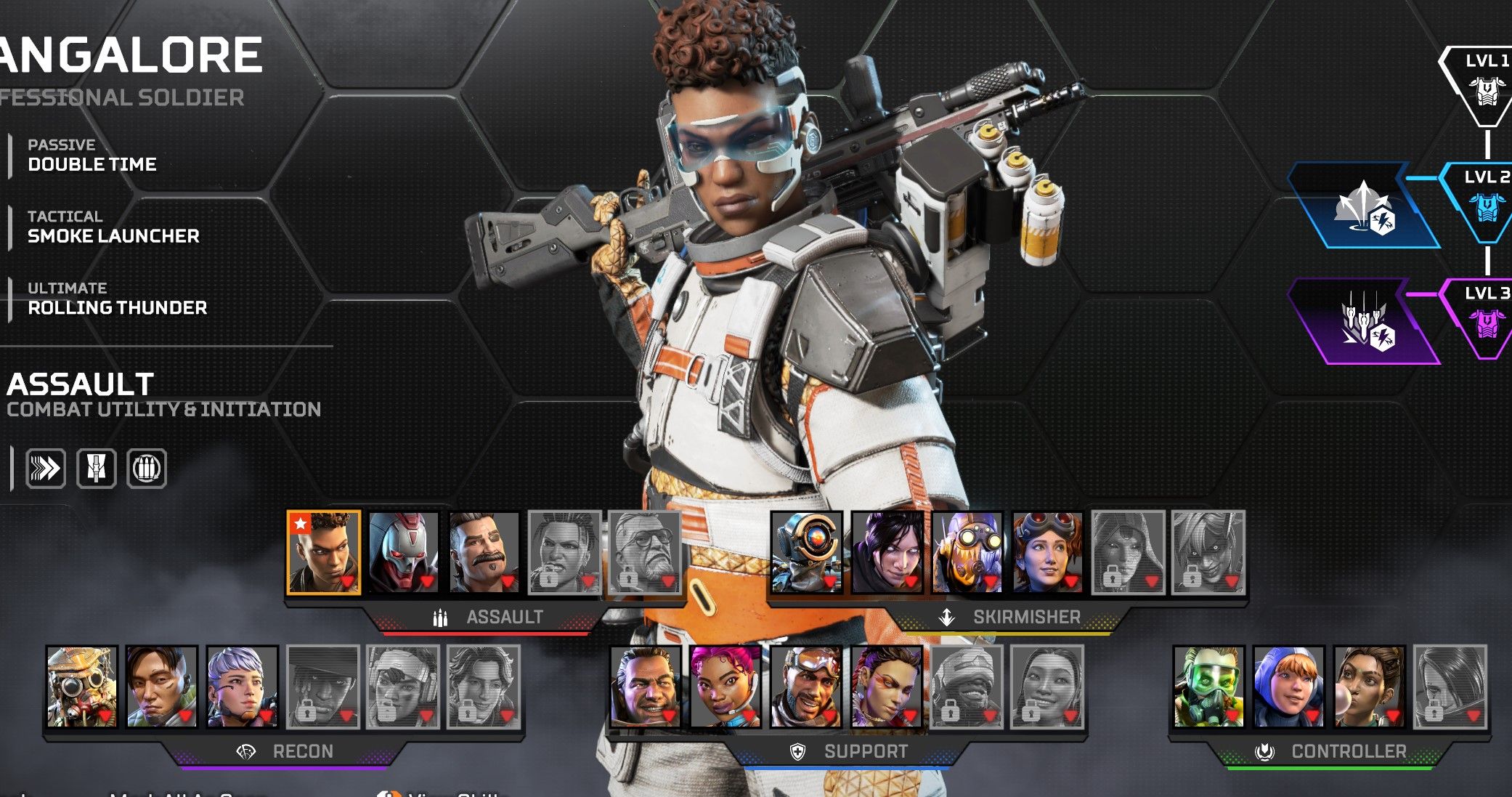The image size is (1512, 797).
Task: Choose the Wattson legend portrait
Action: (1289, 687)
